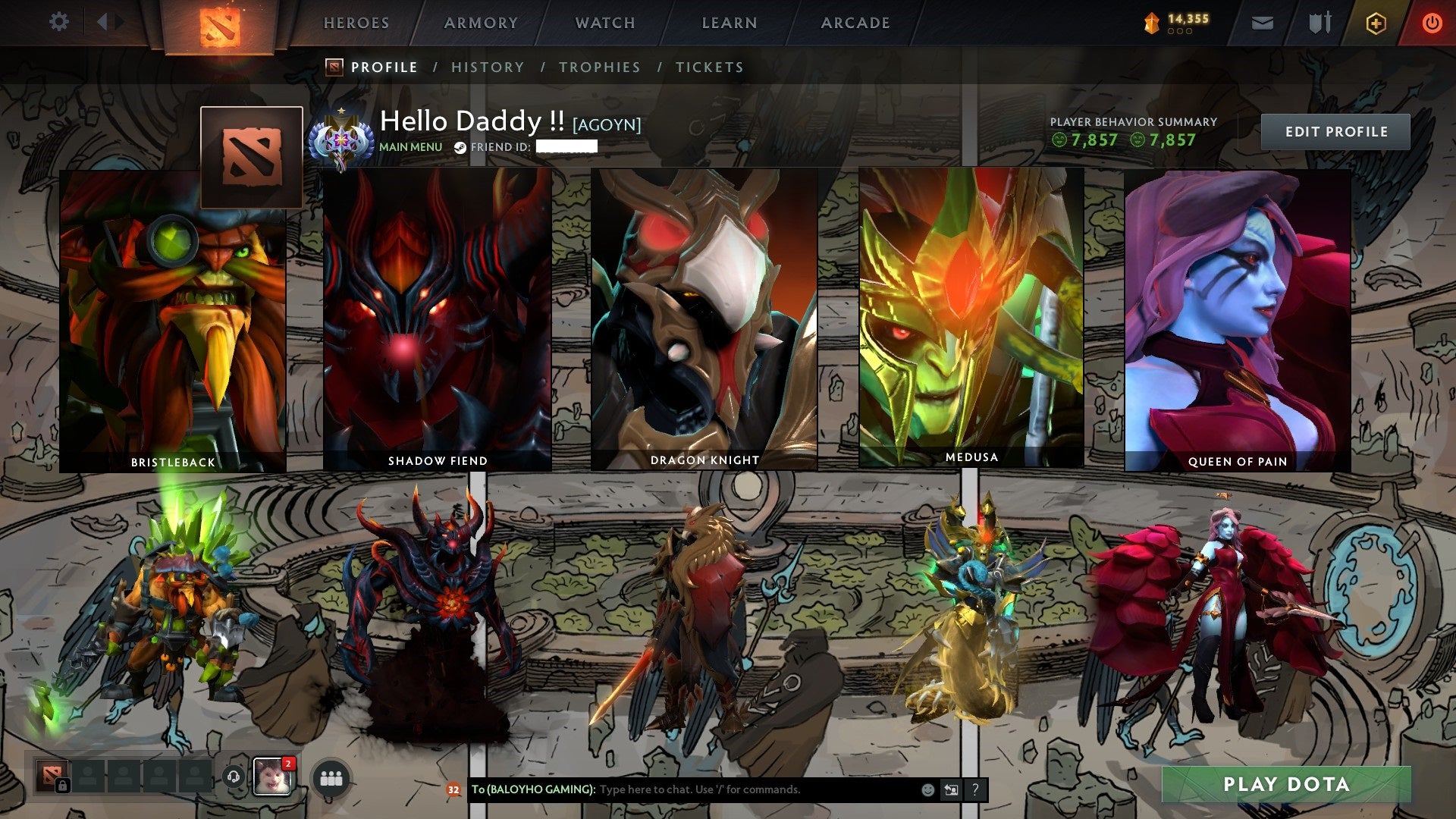Click the Dota Plus hexagon icon
This screenshot has height=819, width=1456.
click(x=1376, y=23)
